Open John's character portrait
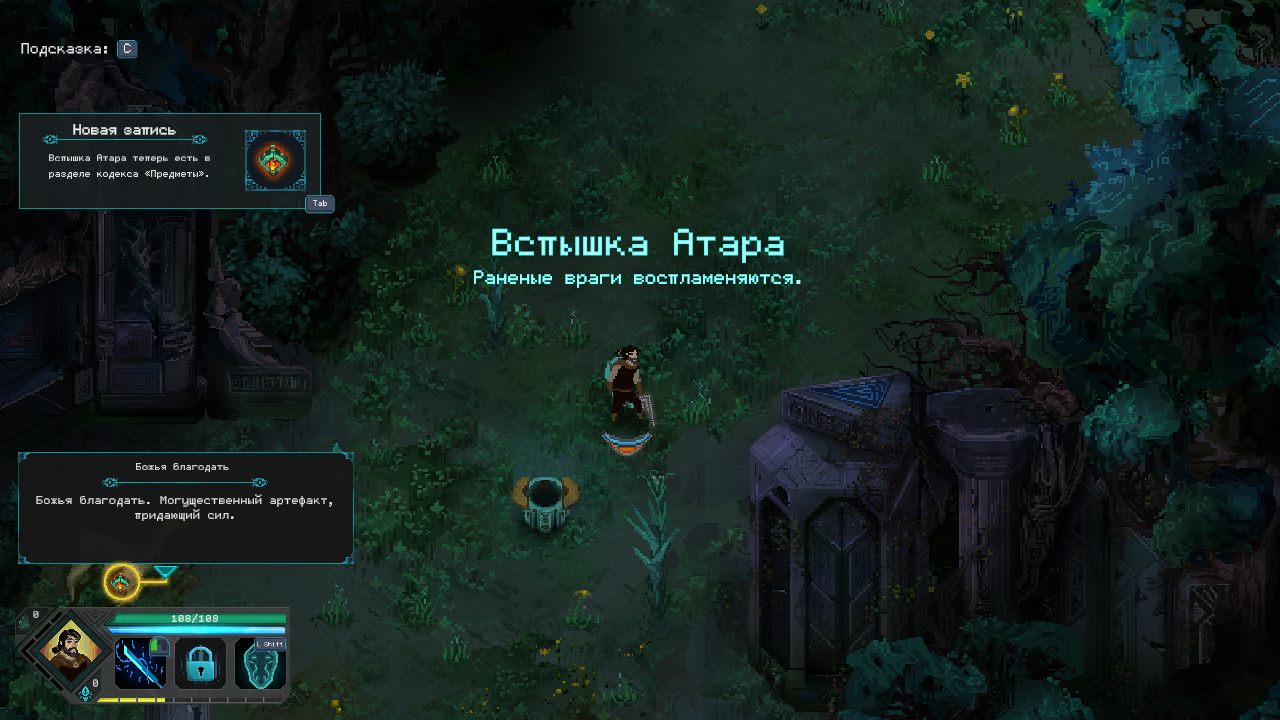Screen dimensions: 1280x720 pos(68,655)
